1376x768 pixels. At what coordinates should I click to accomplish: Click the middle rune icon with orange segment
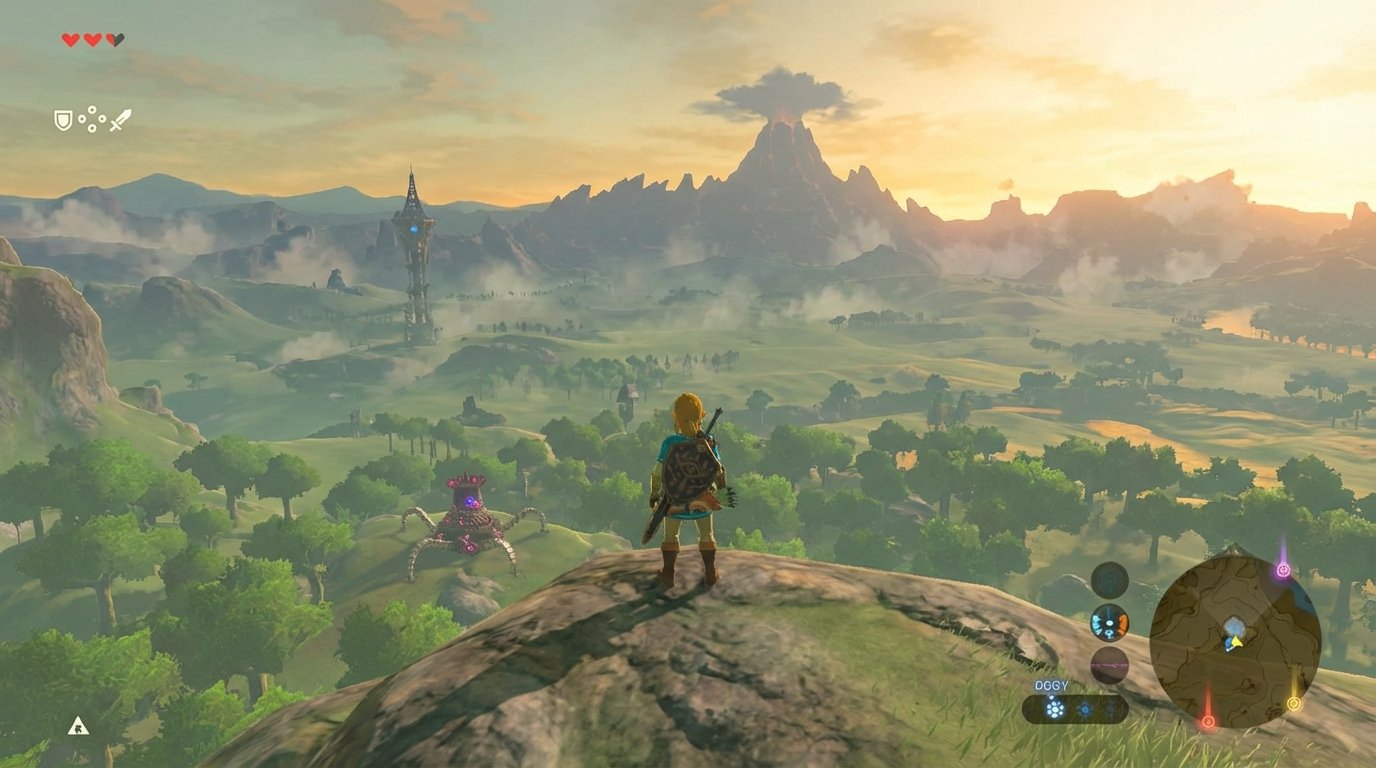[x=1109, y=624]
